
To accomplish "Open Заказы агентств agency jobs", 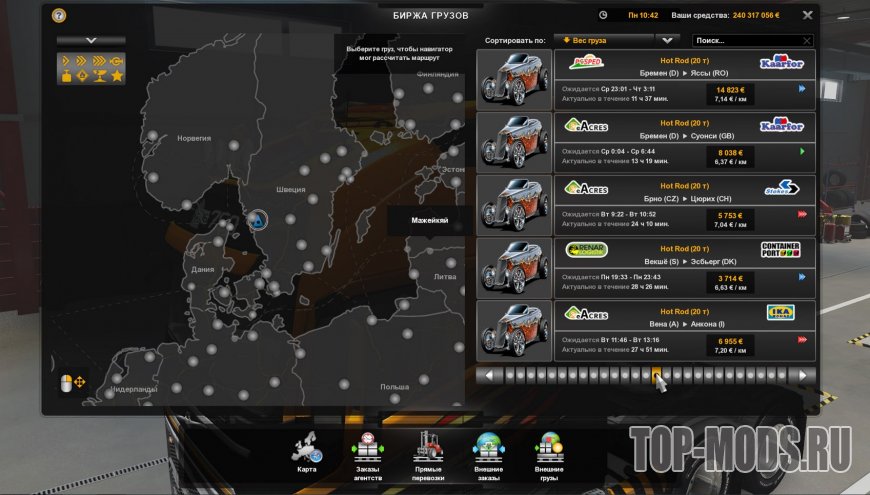I will coord(368,452).
